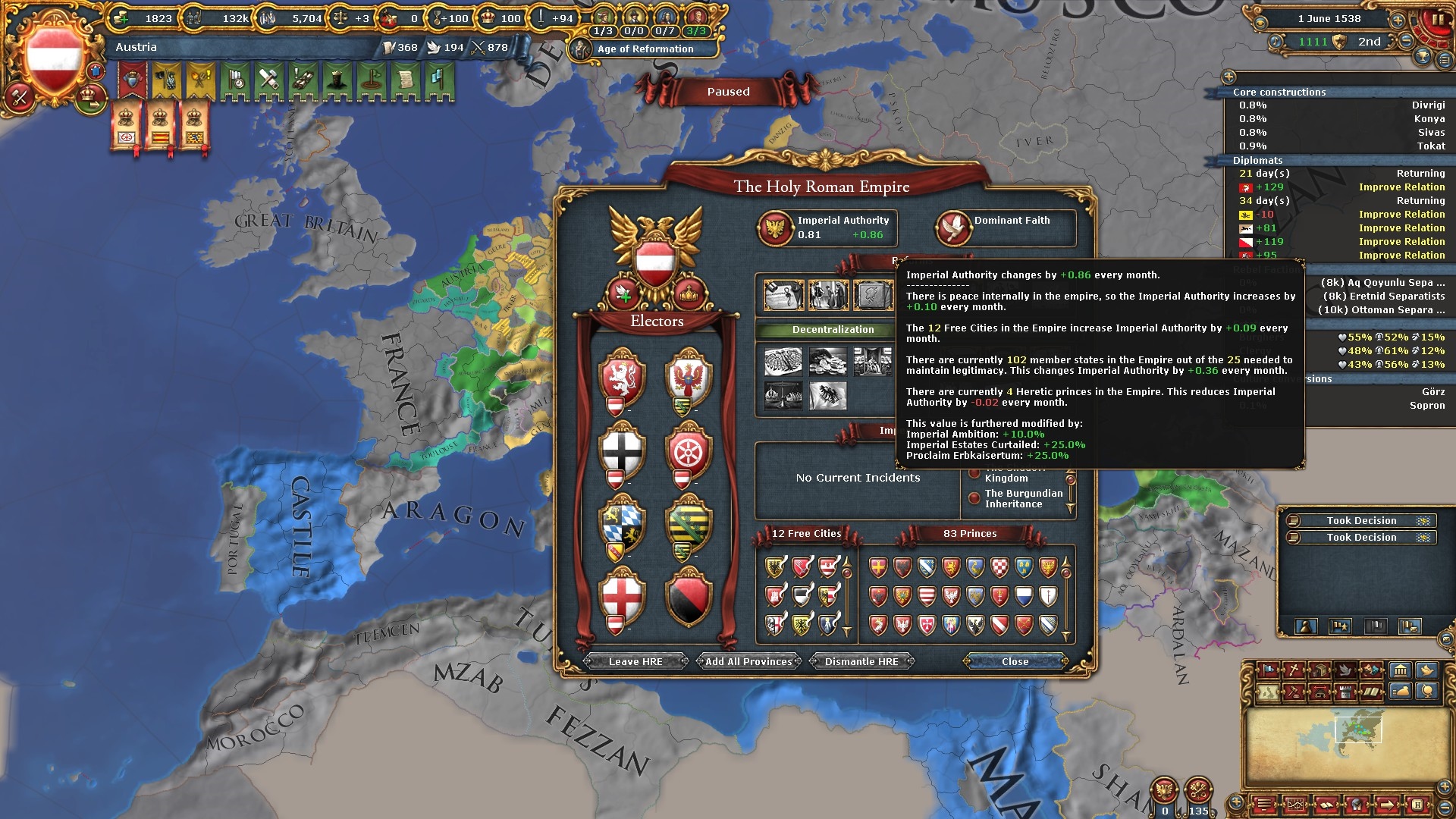The image size is (1456, 819).
Task: Select the Bohemia elector shield with white lion
Action: 622,377
